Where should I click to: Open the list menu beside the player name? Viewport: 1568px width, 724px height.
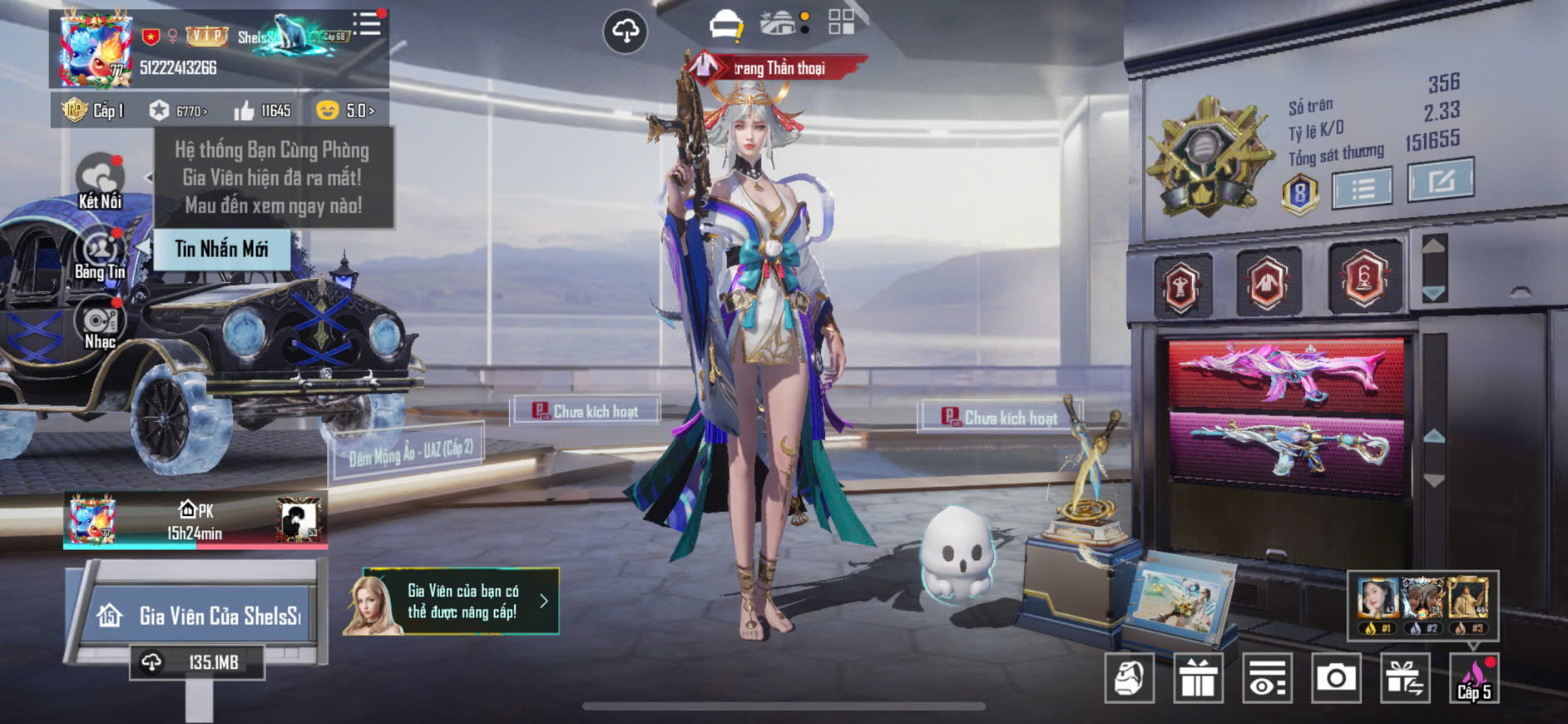(x=367, y=24)
